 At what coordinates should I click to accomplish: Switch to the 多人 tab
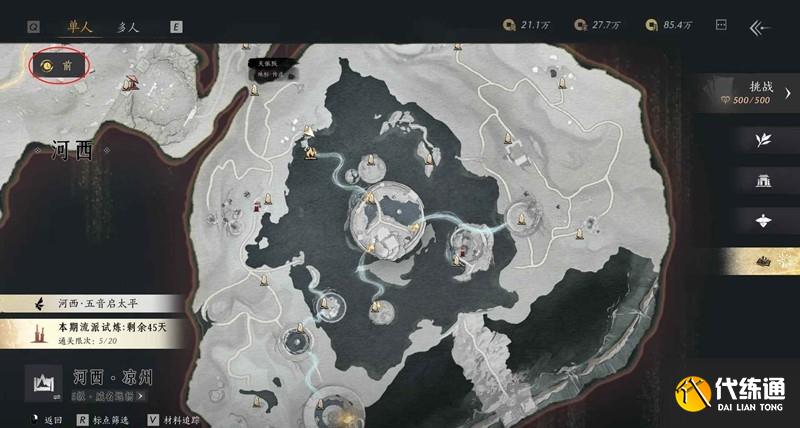coord(127,28)
